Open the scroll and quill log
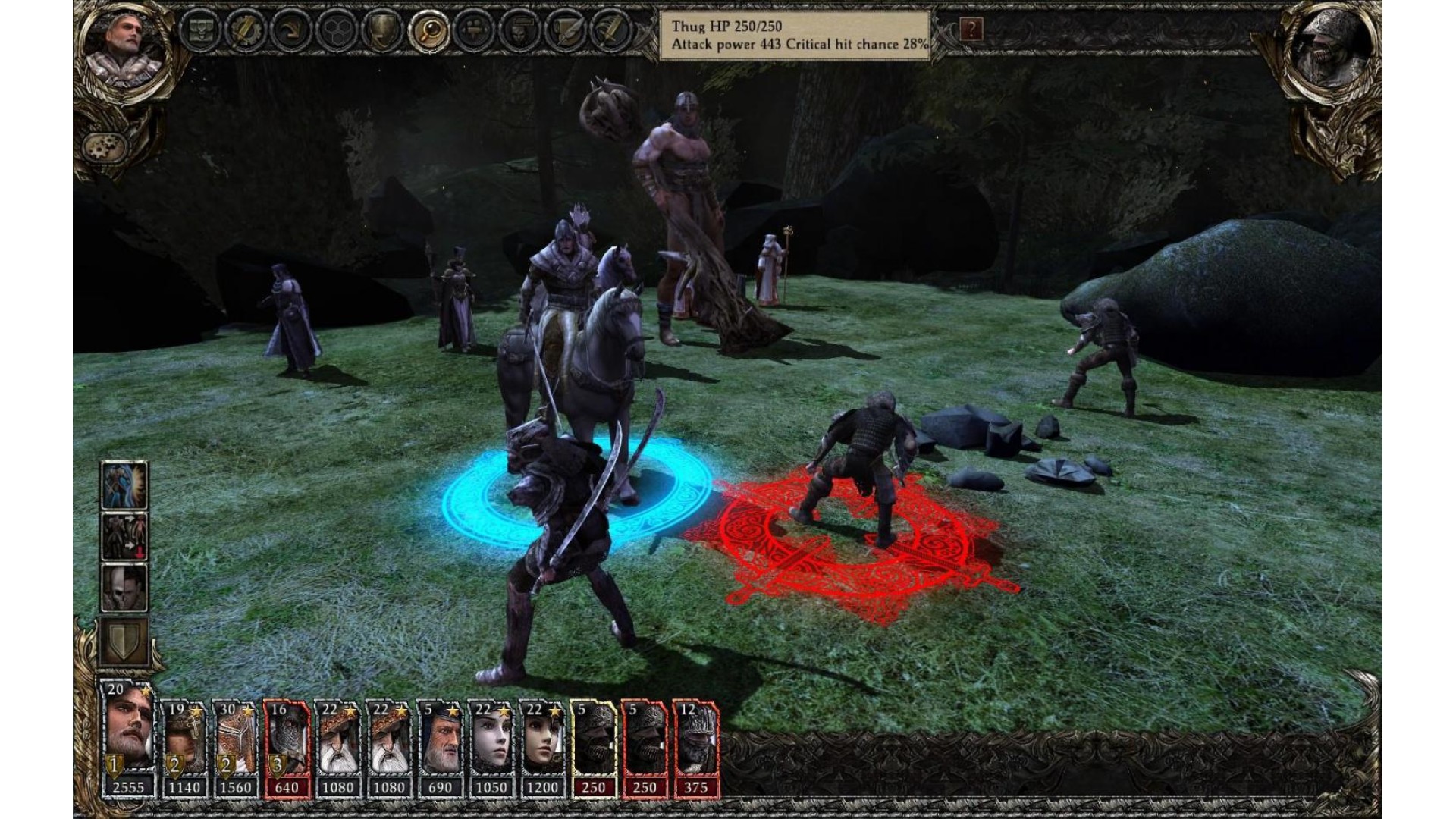This screenshot has height=819, width=1456. pos(566,31)
